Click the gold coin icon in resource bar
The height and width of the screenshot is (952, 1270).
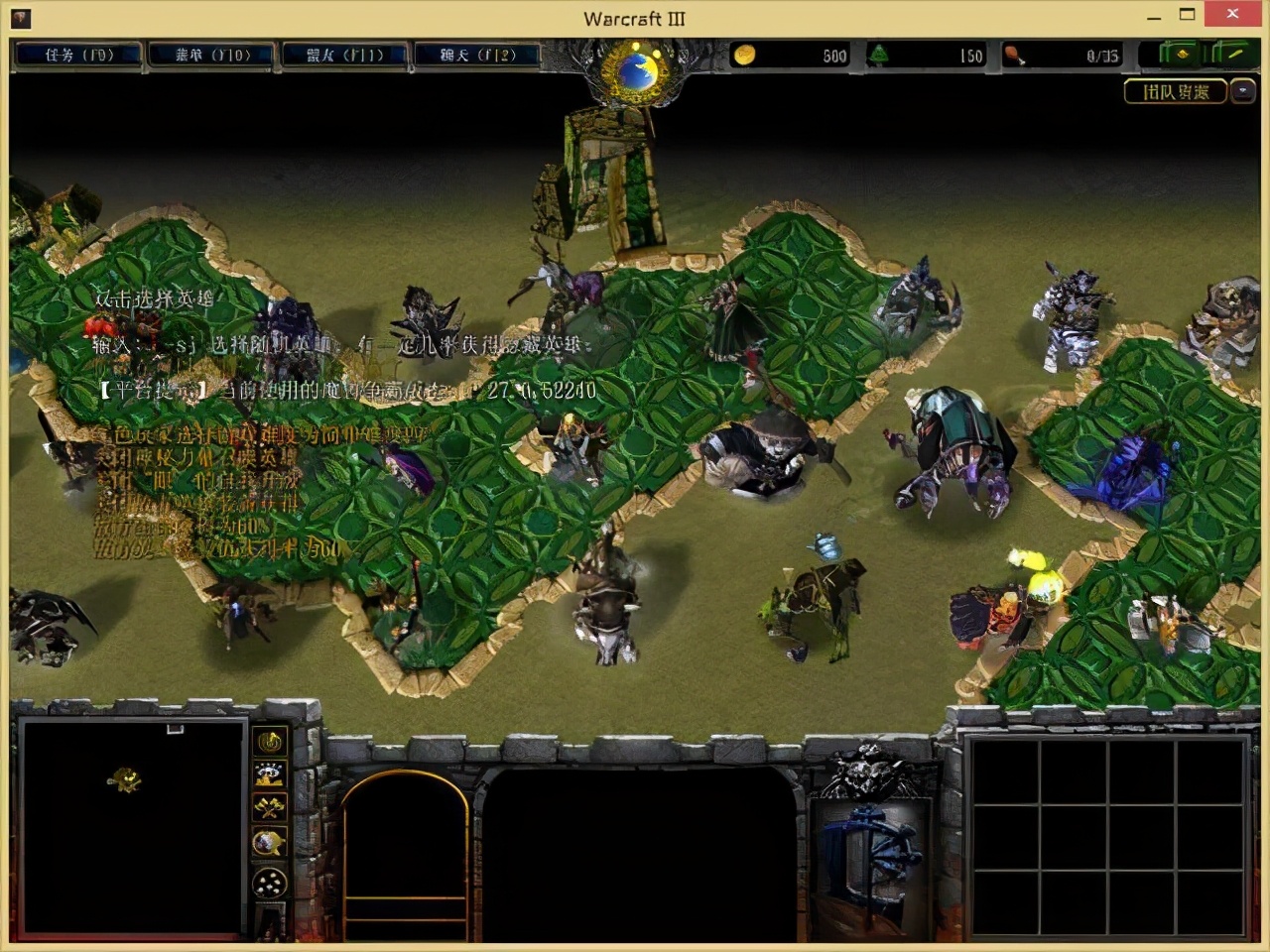[746, 57]
